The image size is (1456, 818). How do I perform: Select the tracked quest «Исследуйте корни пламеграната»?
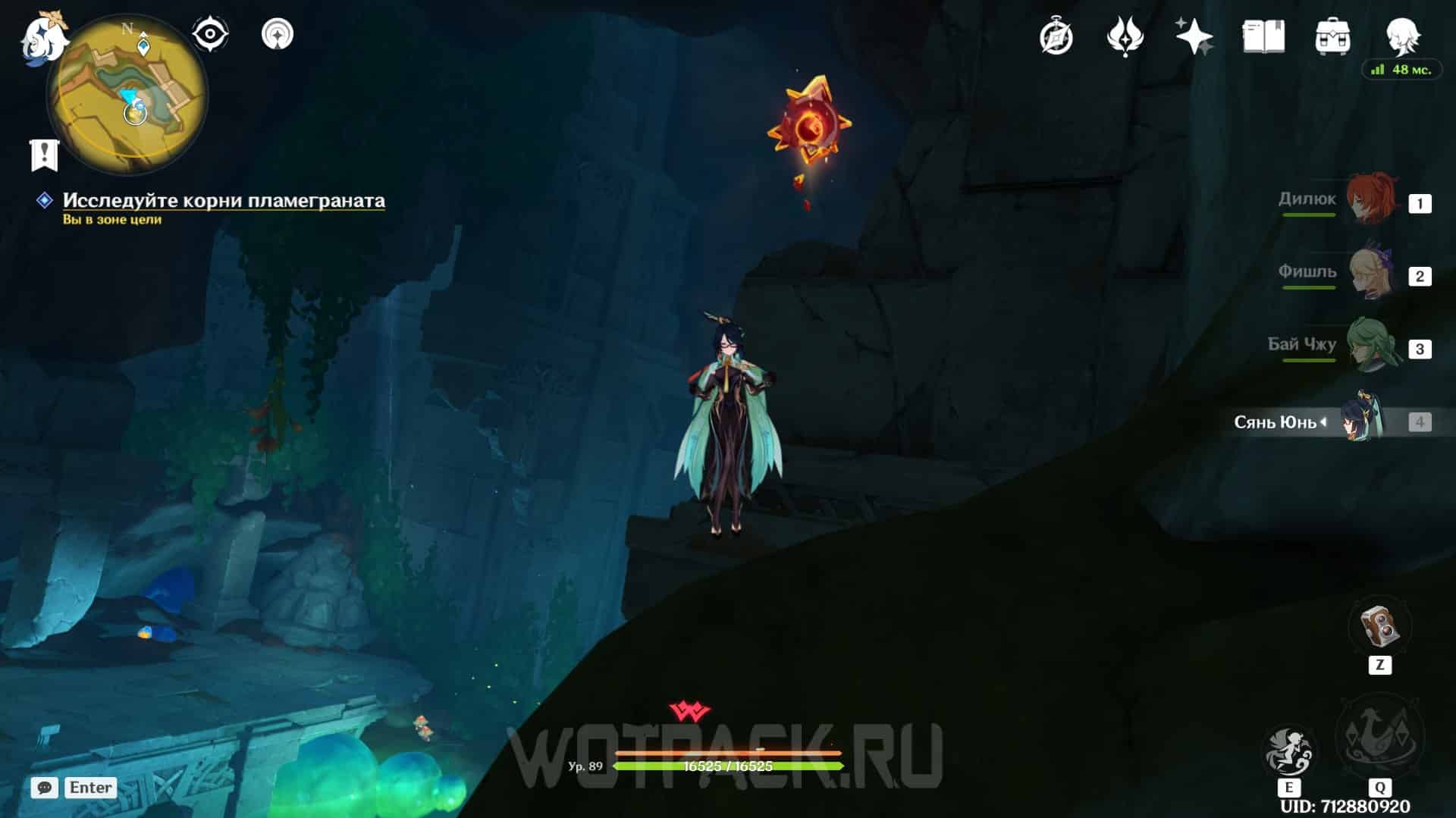click(223, 200)
